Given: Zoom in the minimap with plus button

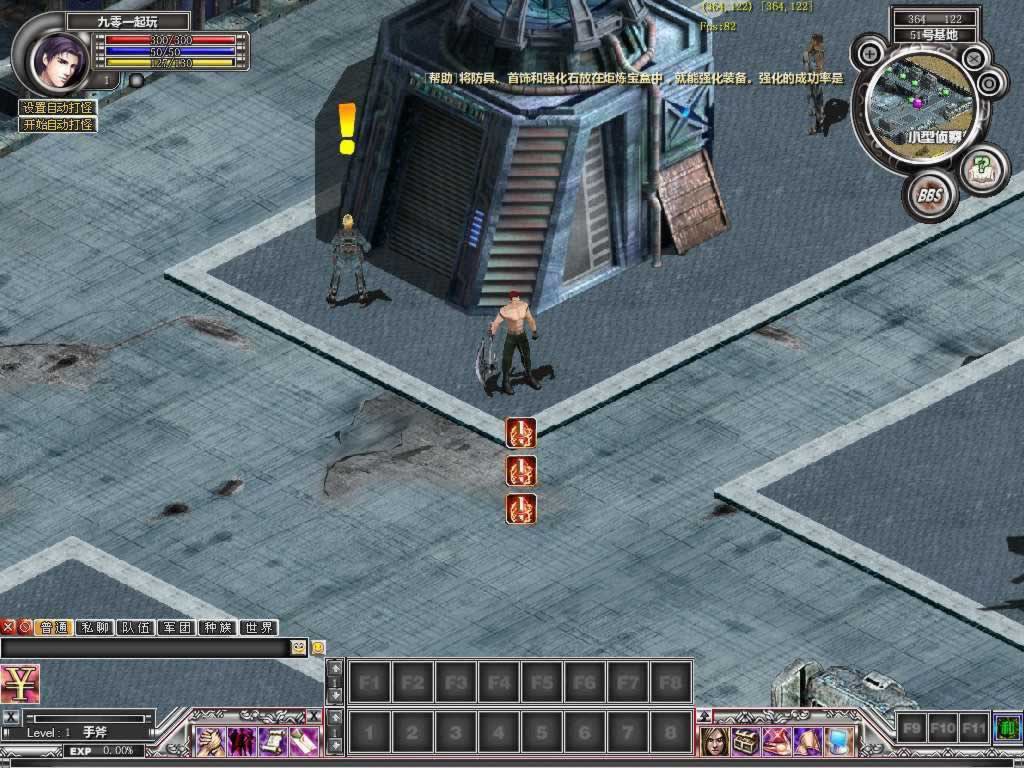Looking at the screenshot, I should (x=870, y=53).
